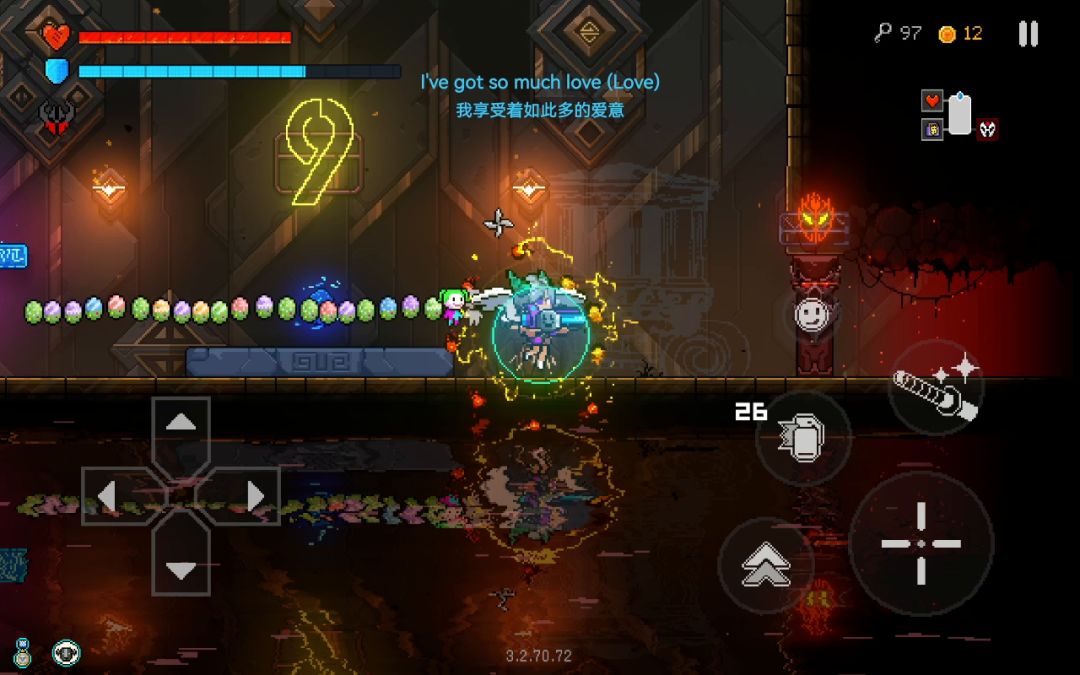This screenshot has width=1080, height=675.
Task: Select the skull boss room on minimap
Action: 988,128
